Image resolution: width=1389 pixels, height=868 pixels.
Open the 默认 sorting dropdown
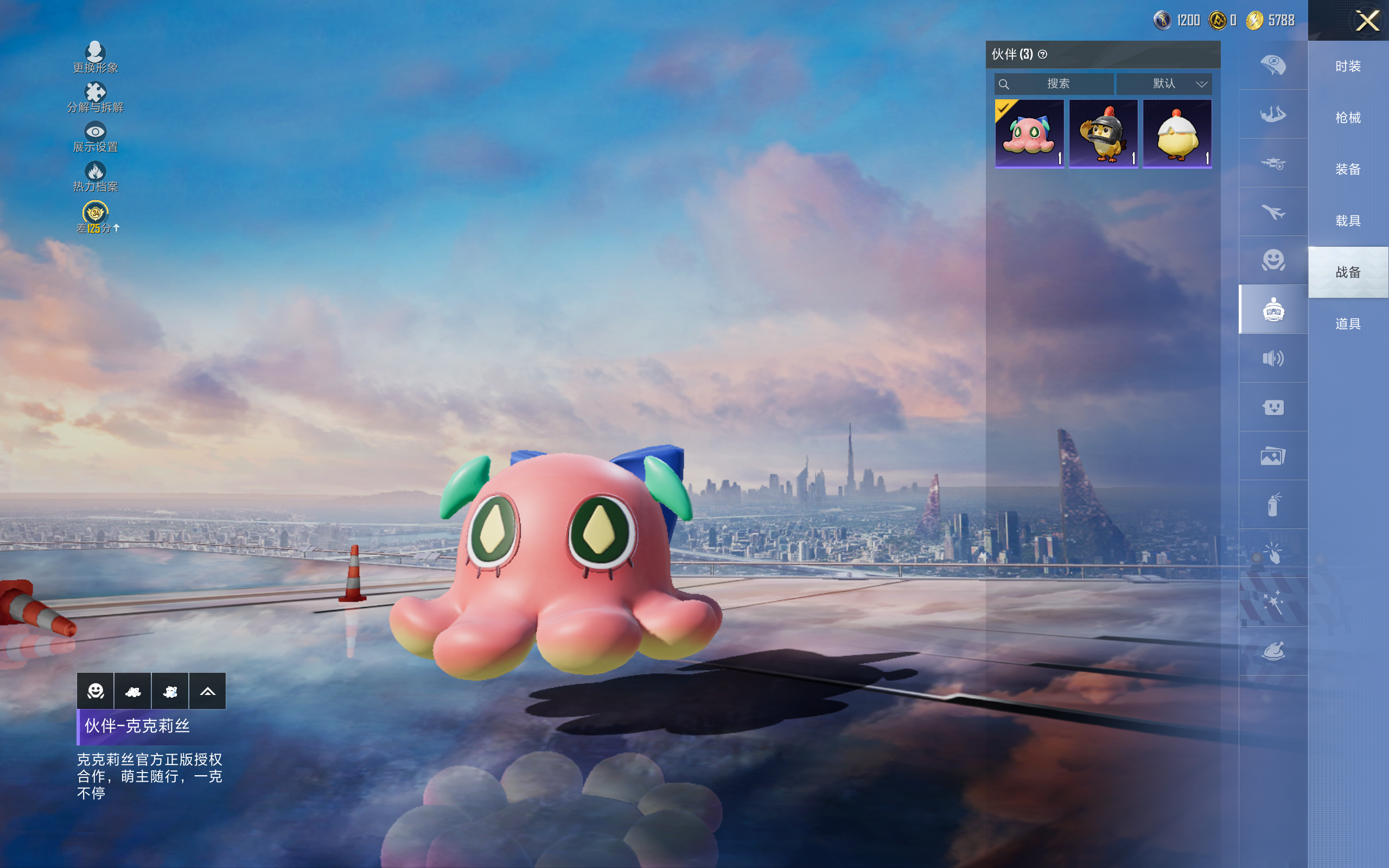(1164, 84)
